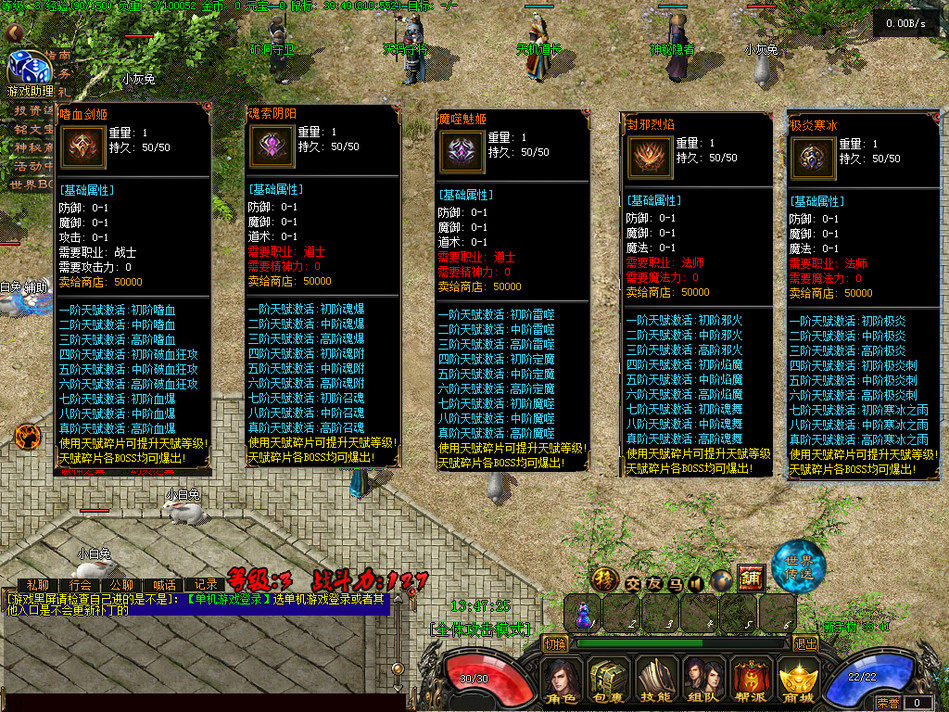This screenshot has width=949, height=712.
Task: Switch to the 行会 guild chat tab
Action: click(80, 585)
